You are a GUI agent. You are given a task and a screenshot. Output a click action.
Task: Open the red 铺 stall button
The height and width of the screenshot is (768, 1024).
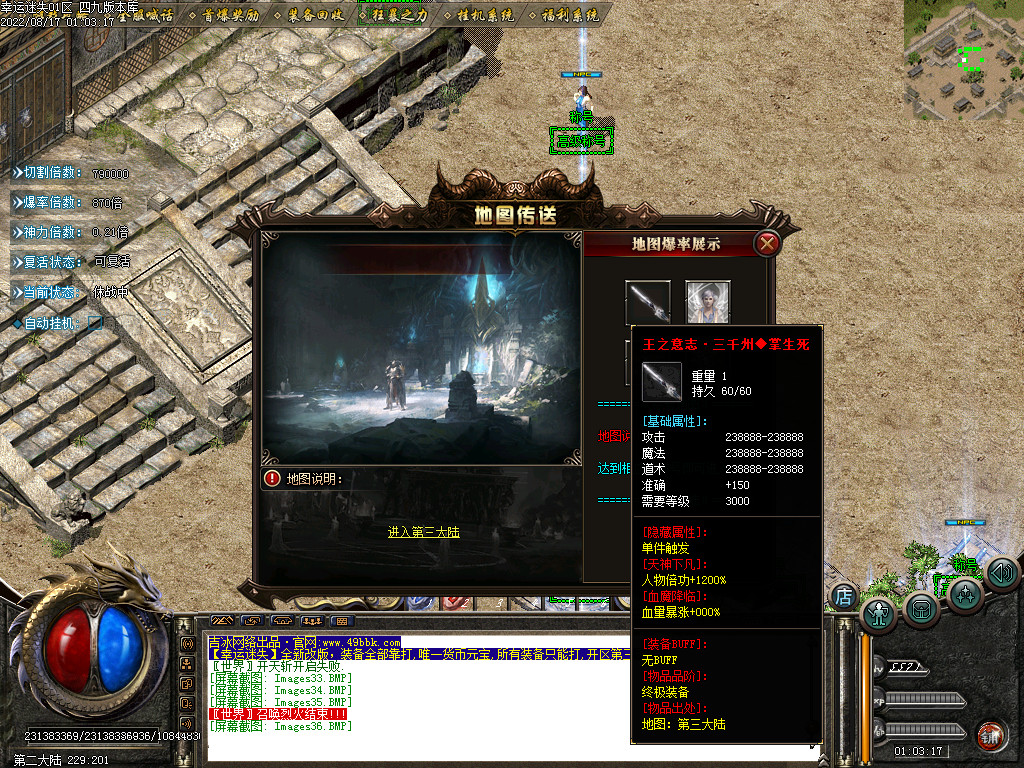click(x=990, y=734)
